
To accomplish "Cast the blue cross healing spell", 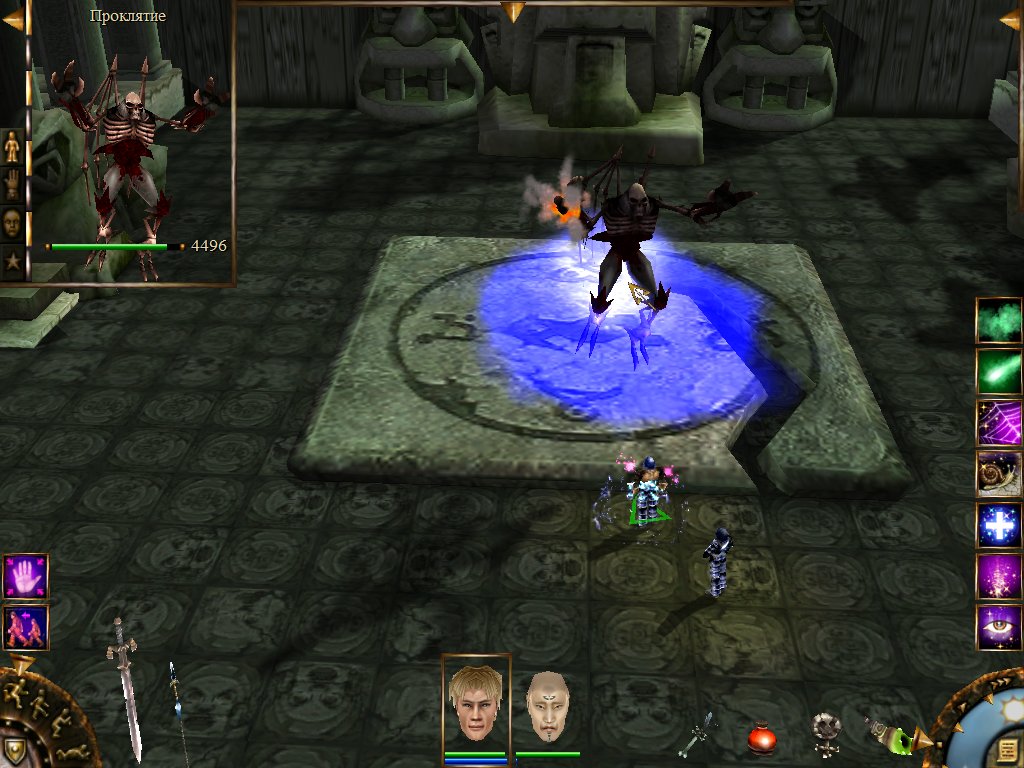I will coord(998,525).
